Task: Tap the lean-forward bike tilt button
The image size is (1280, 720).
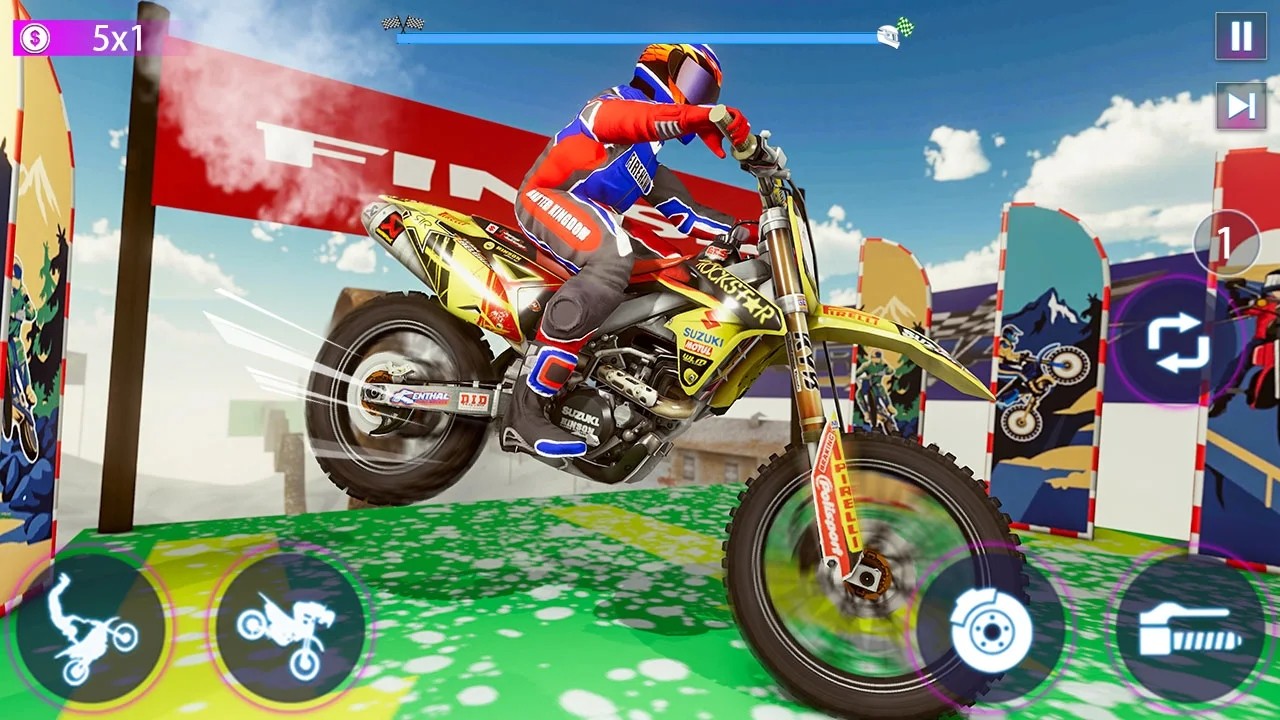Action: coord(289,628)
